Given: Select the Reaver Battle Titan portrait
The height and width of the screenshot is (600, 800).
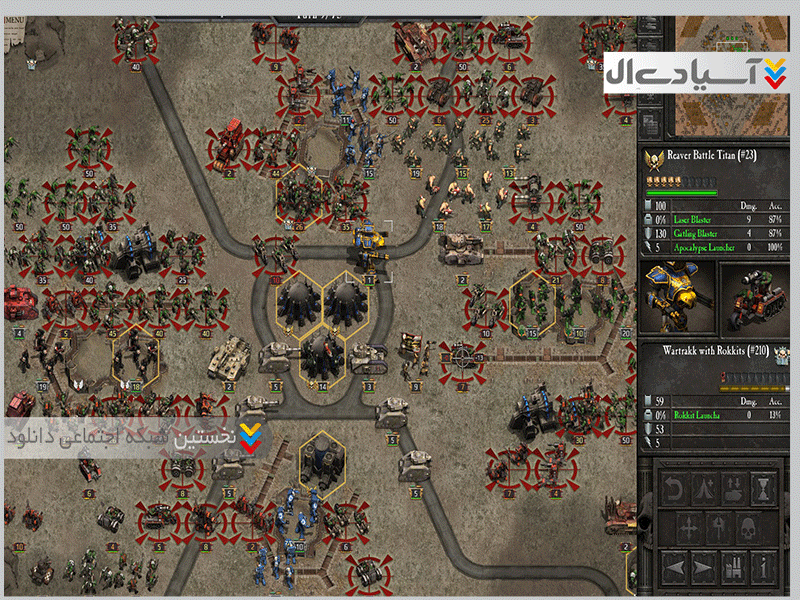Looking at the screenshot, I should [674, 297].
